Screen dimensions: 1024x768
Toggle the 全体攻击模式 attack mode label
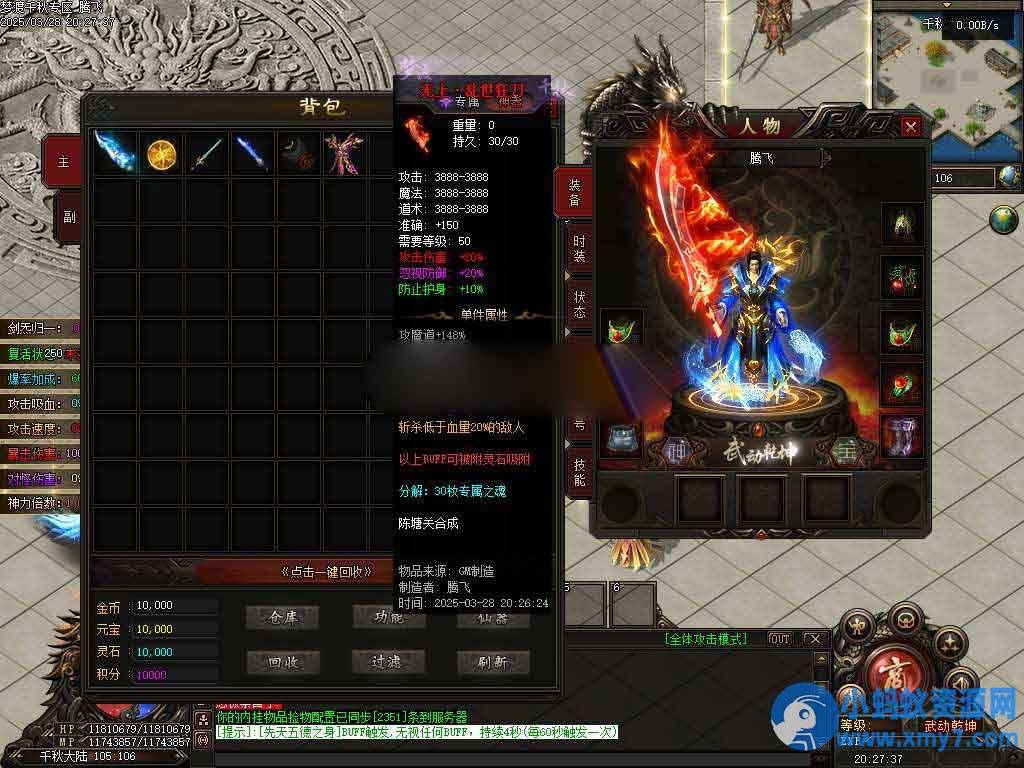[706, 639]
